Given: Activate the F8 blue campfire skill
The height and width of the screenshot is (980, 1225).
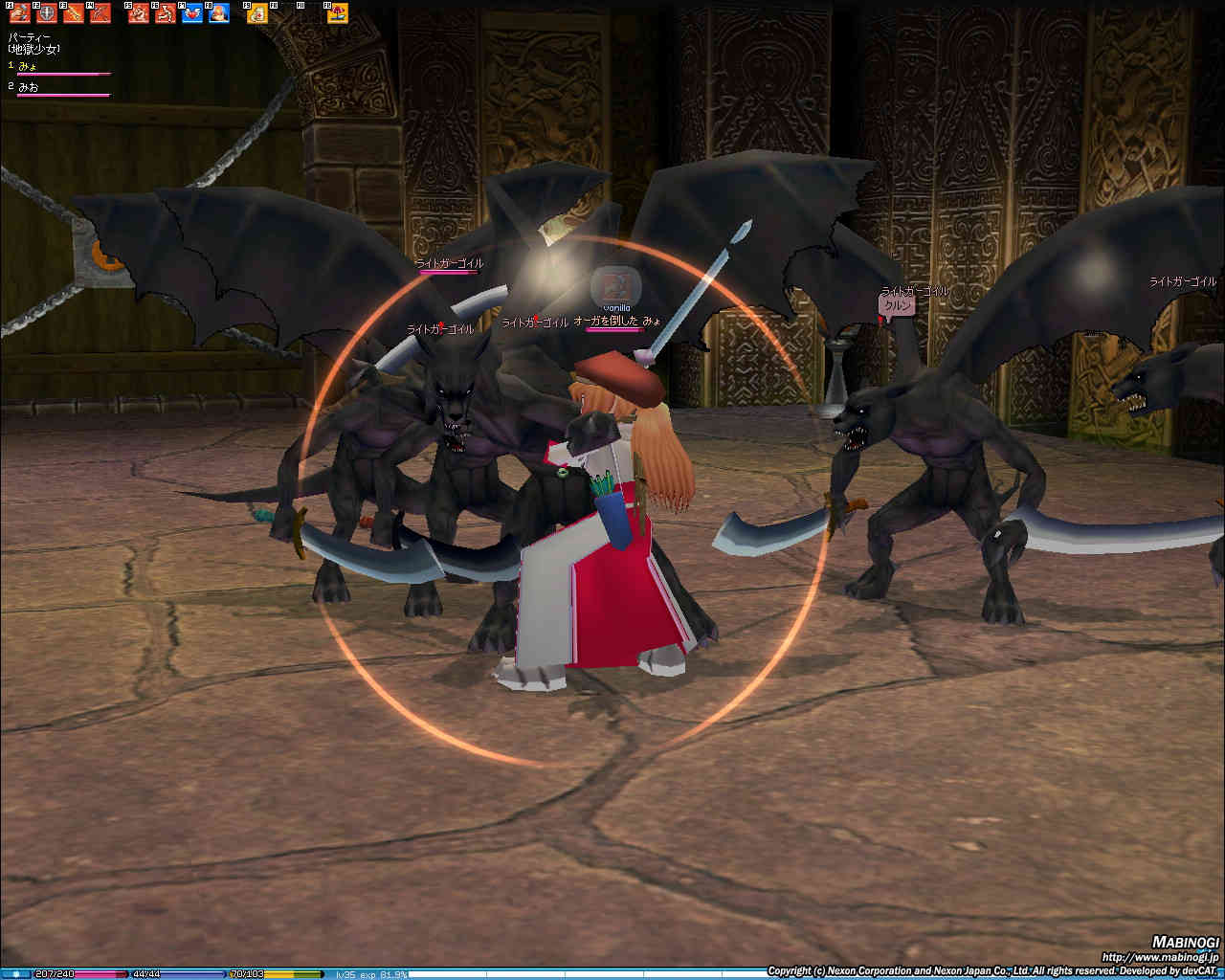Looking at the screenshot, I should tap(219, 13).
